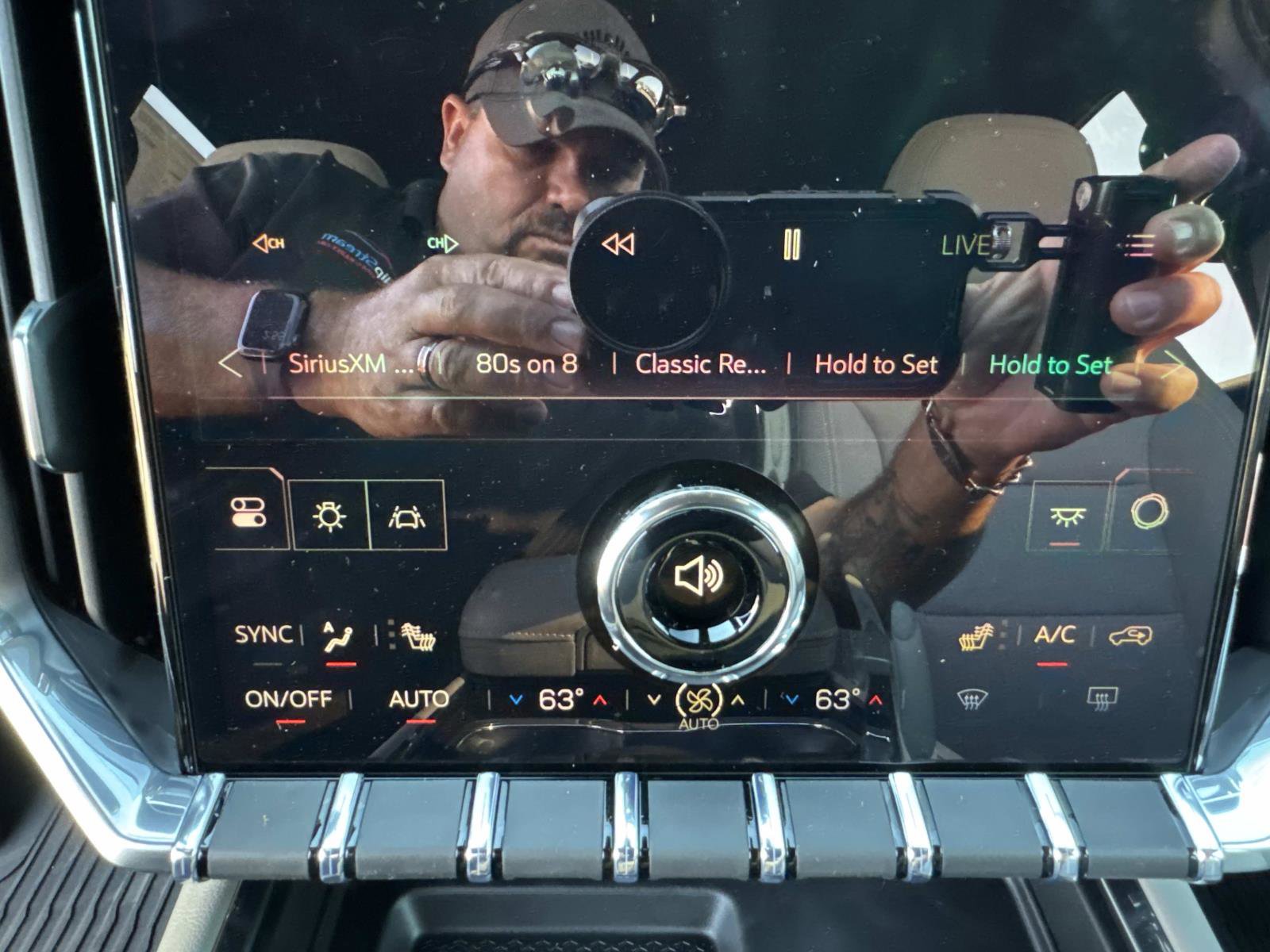Viewport: 1270px width, 952px height.
Task: Enable AUTO climate mode
Action: coord(418,700)
